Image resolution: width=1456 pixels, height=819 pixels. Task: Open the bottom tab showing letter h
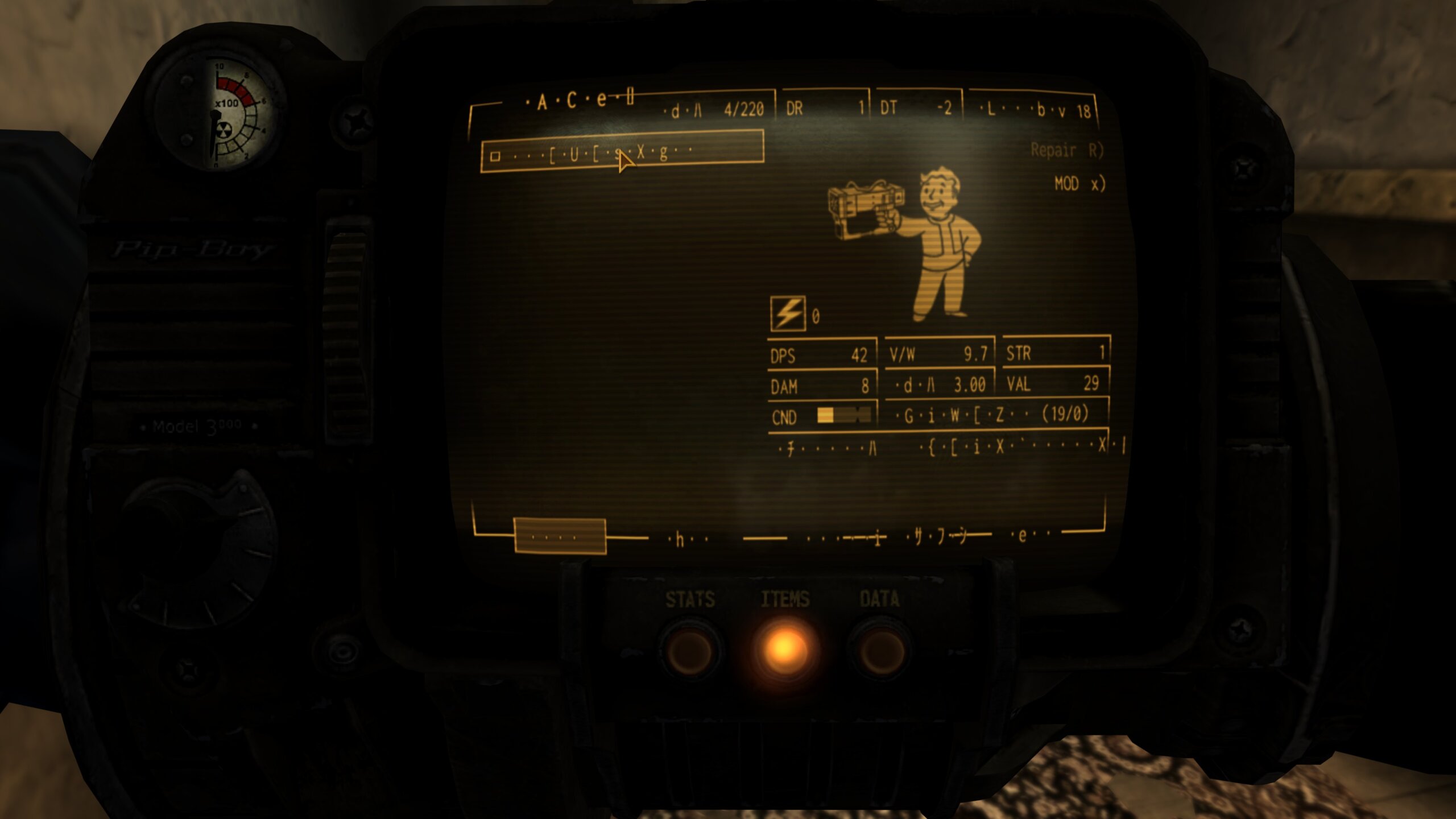pyautogui.click(x=688, y=538)
